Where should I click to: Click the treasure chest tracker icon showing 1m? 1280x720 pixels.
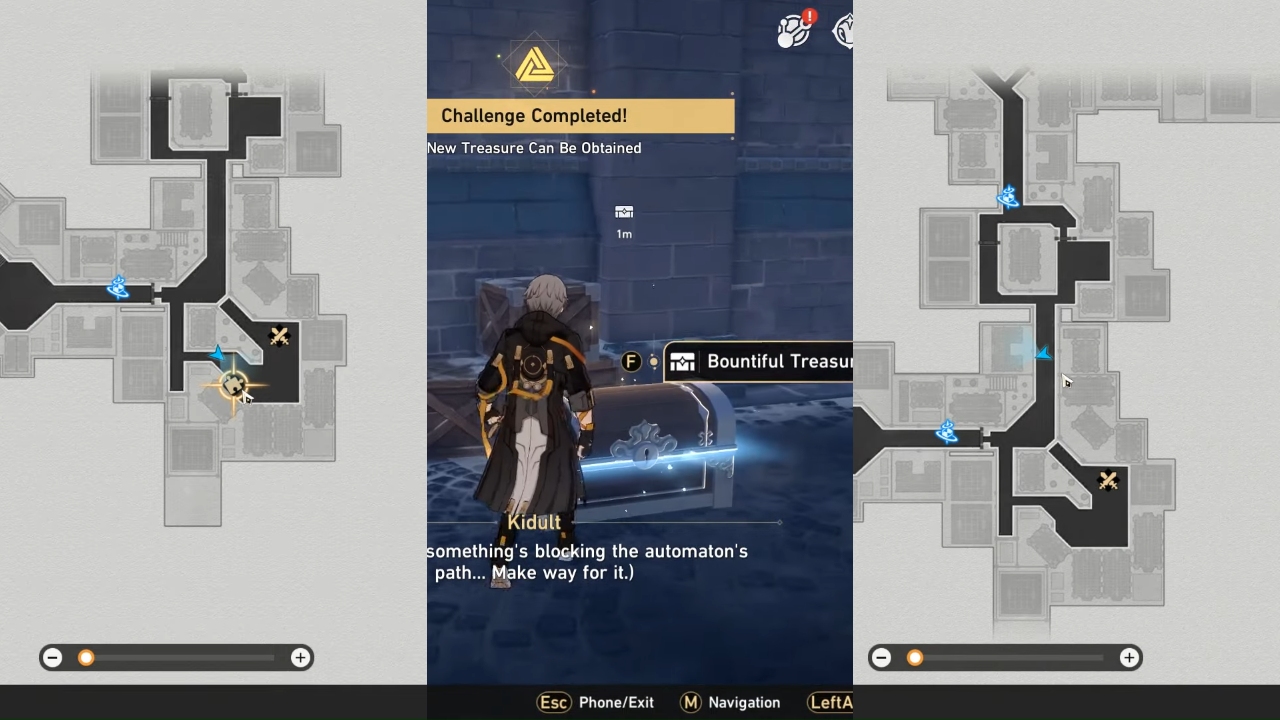pos(624,213)
